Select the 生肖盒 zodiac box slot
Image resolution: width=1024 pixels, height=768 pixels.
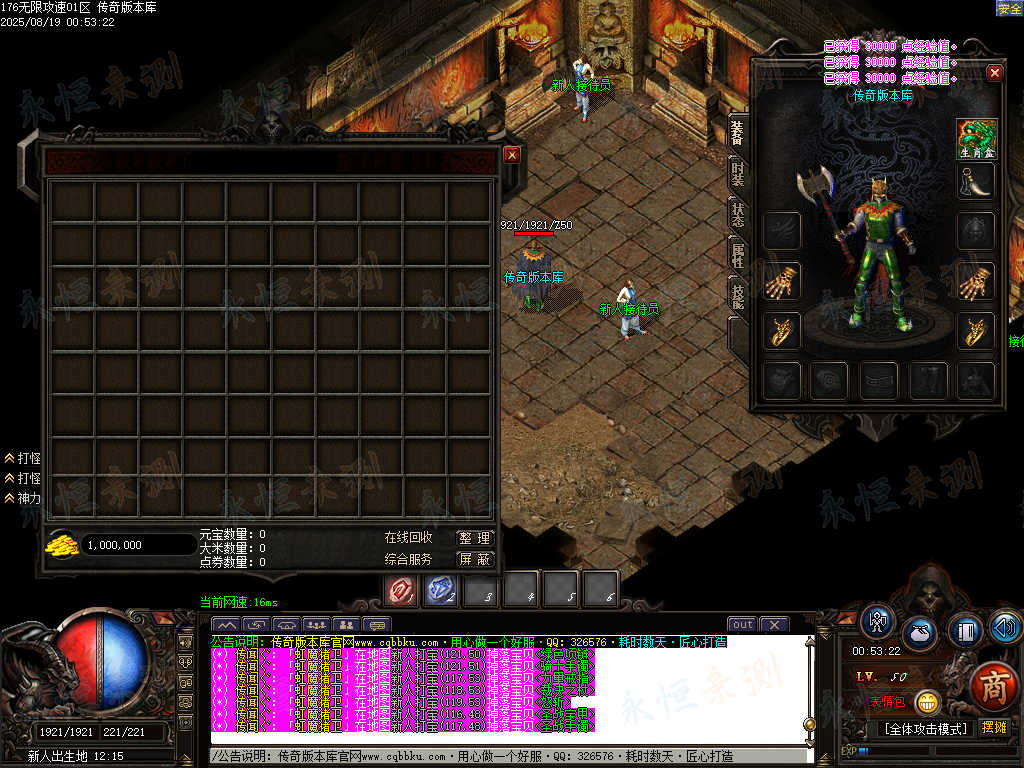click(976, 138)
